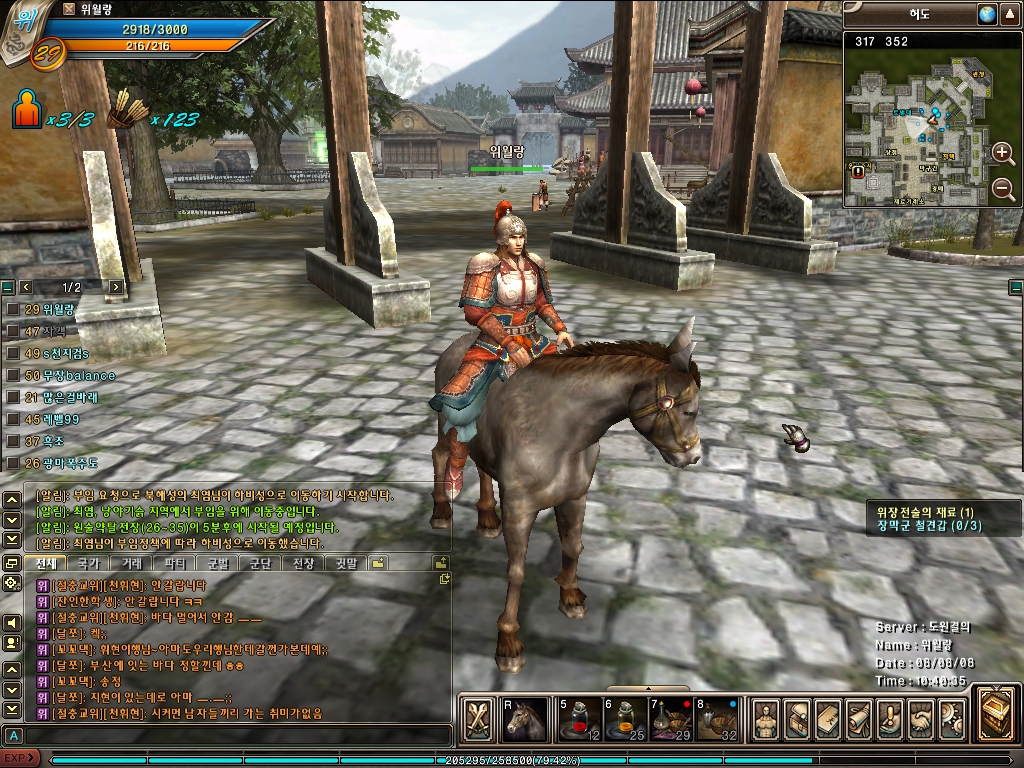Select the 파티 chat tab
The width and height of the screenshot is (1024, 768).
coord(174,563)
